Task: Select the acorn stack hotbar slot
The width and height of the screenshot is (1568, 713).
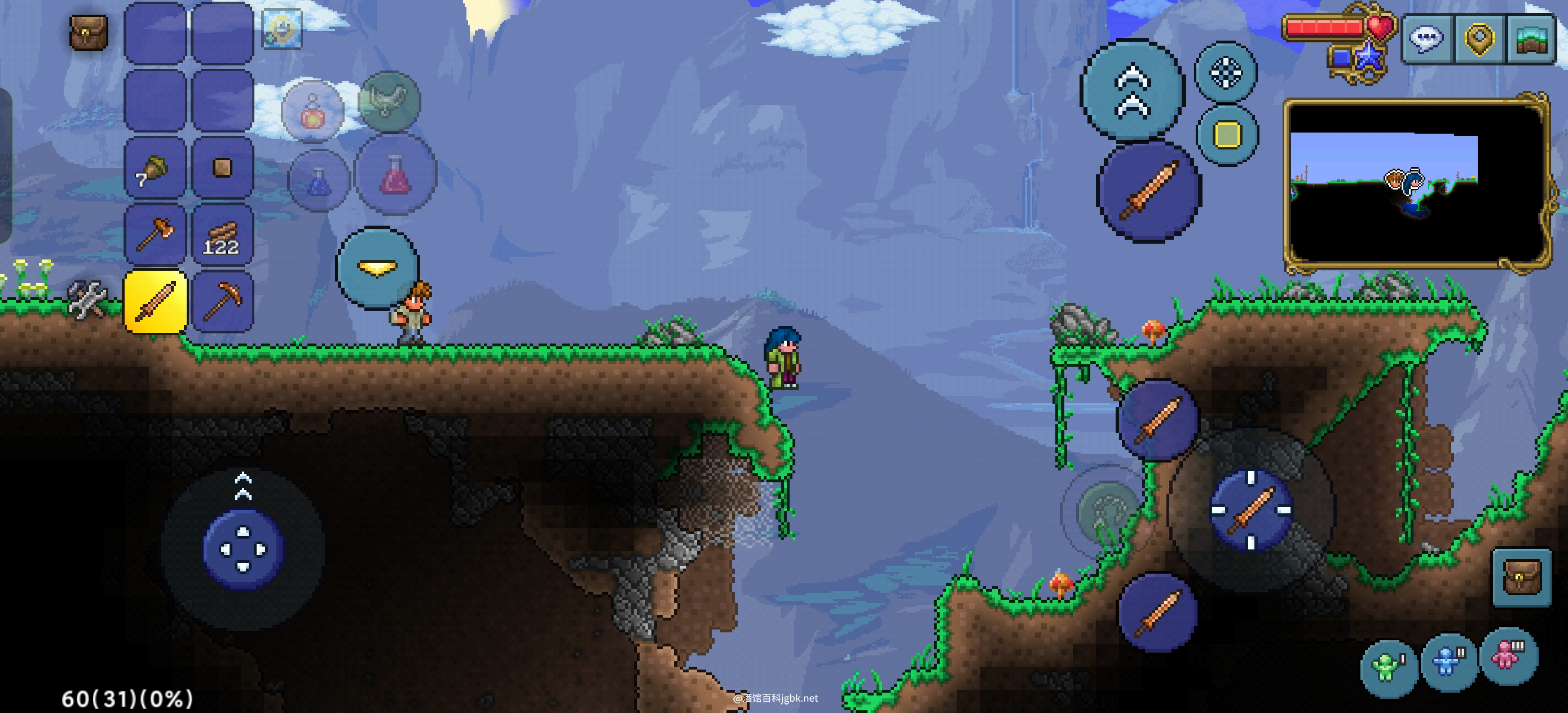Action: point(155,169)
